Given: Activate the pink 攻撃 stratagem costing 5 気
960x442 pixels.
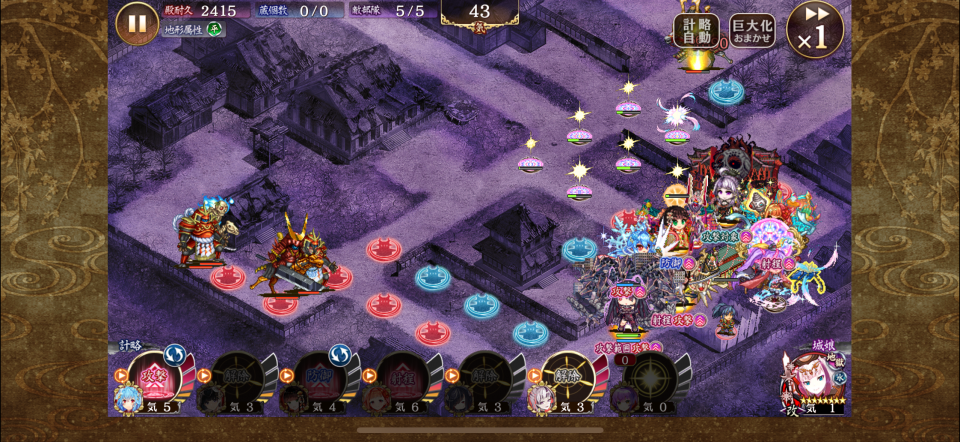Looking at the screenshot, I should [154, 379].
